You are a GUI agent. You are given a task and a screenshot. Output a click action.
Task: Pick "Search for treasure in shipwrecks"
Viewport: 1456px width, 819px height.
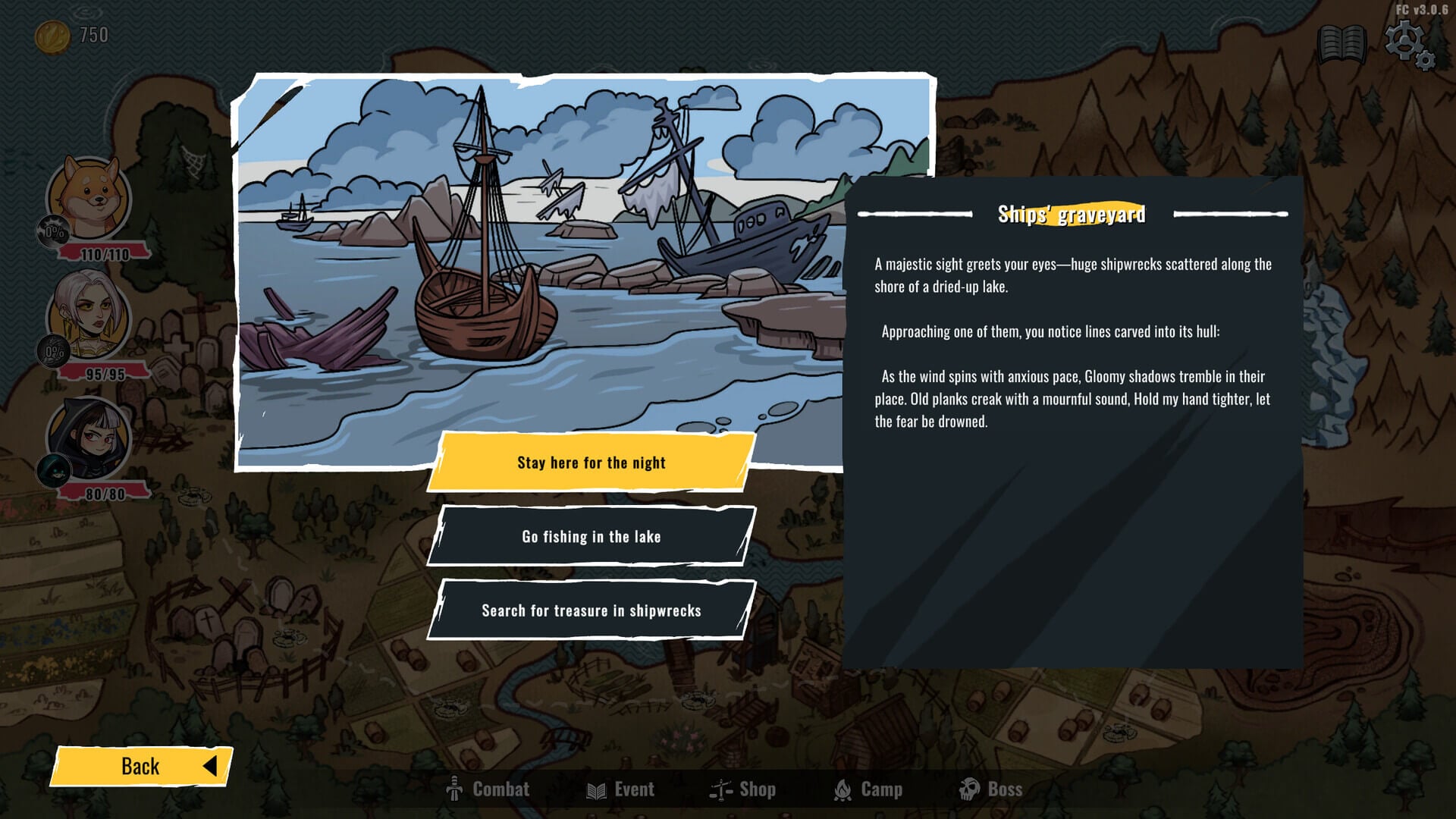[x=591, y=610]
